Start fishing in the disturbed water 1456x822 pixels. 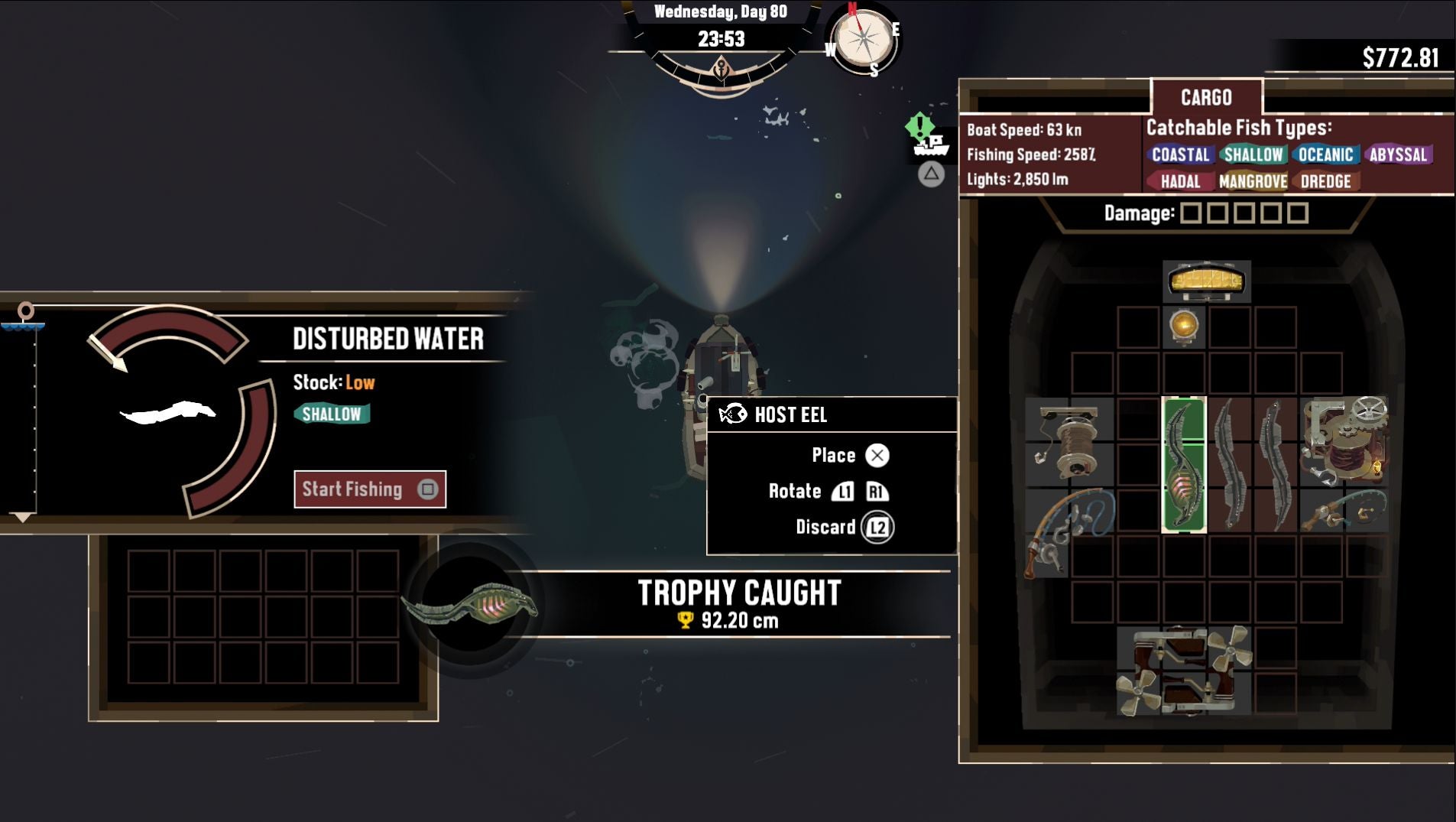pos(370,489)
